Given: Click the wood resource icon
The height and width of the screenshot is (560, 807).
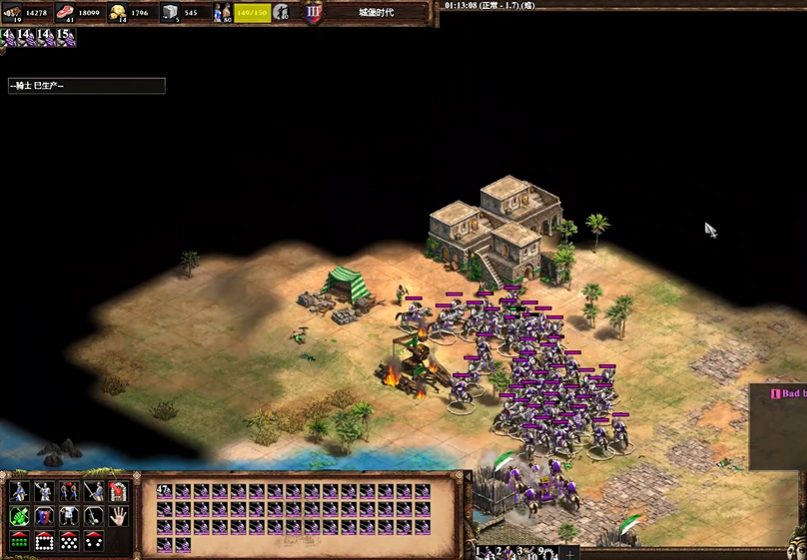Looking at the screenshot, I should point(16,13).
